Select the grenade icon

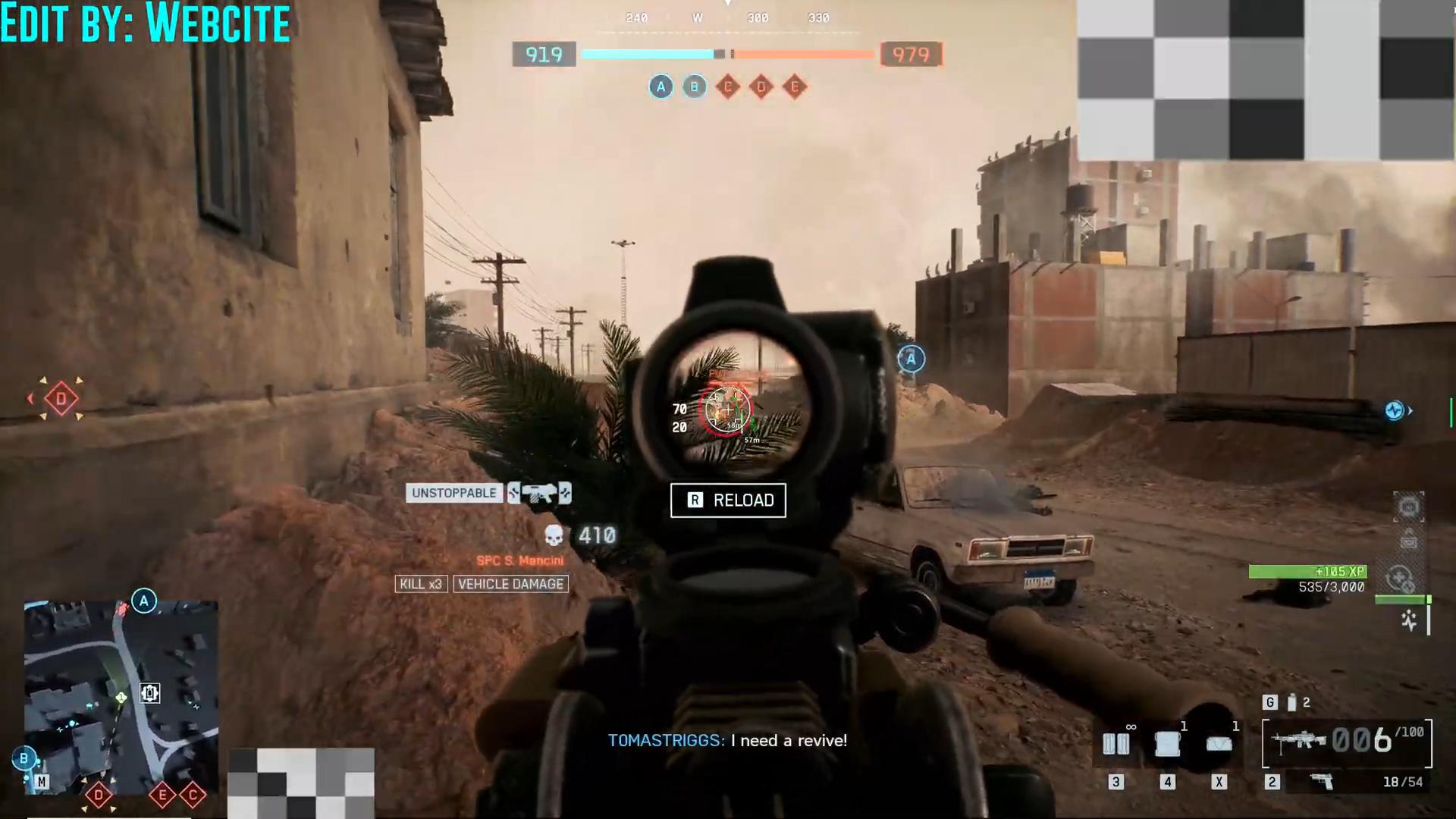[1291, 703]
